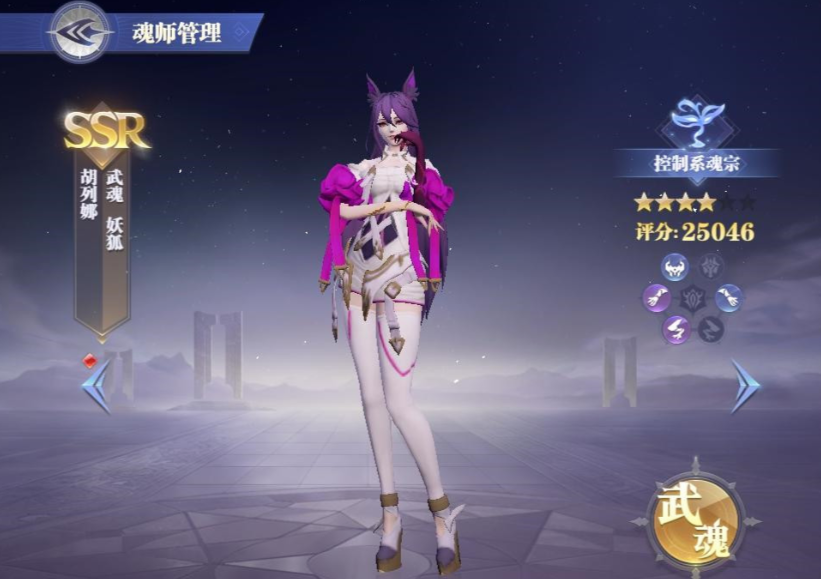Viewport: 821px width, 579px height.
Task: Open the purple arm soul bone slot
Action: coord(657,297)
